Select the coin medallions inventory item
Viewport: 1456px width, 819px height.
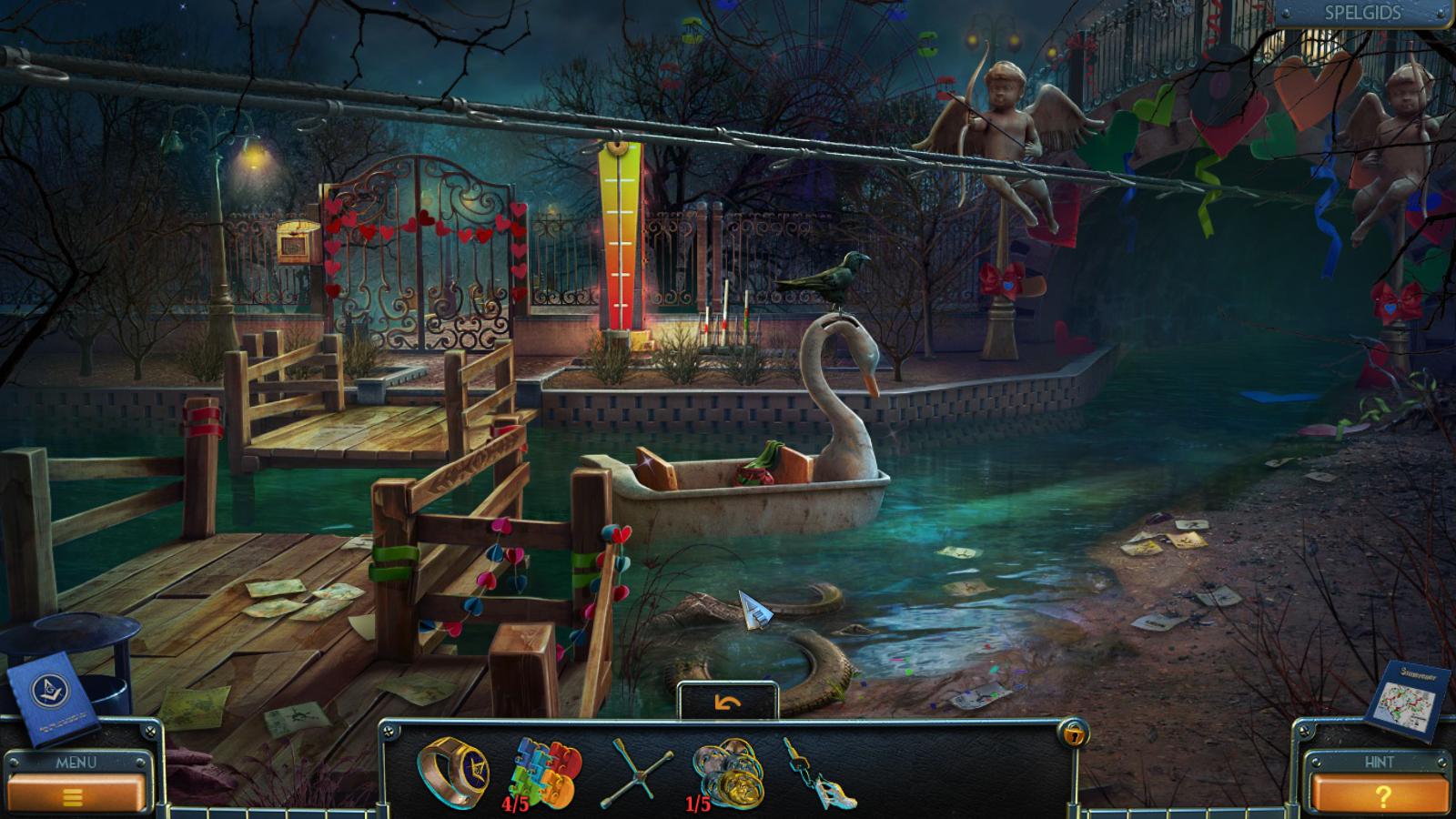[729, 774]
